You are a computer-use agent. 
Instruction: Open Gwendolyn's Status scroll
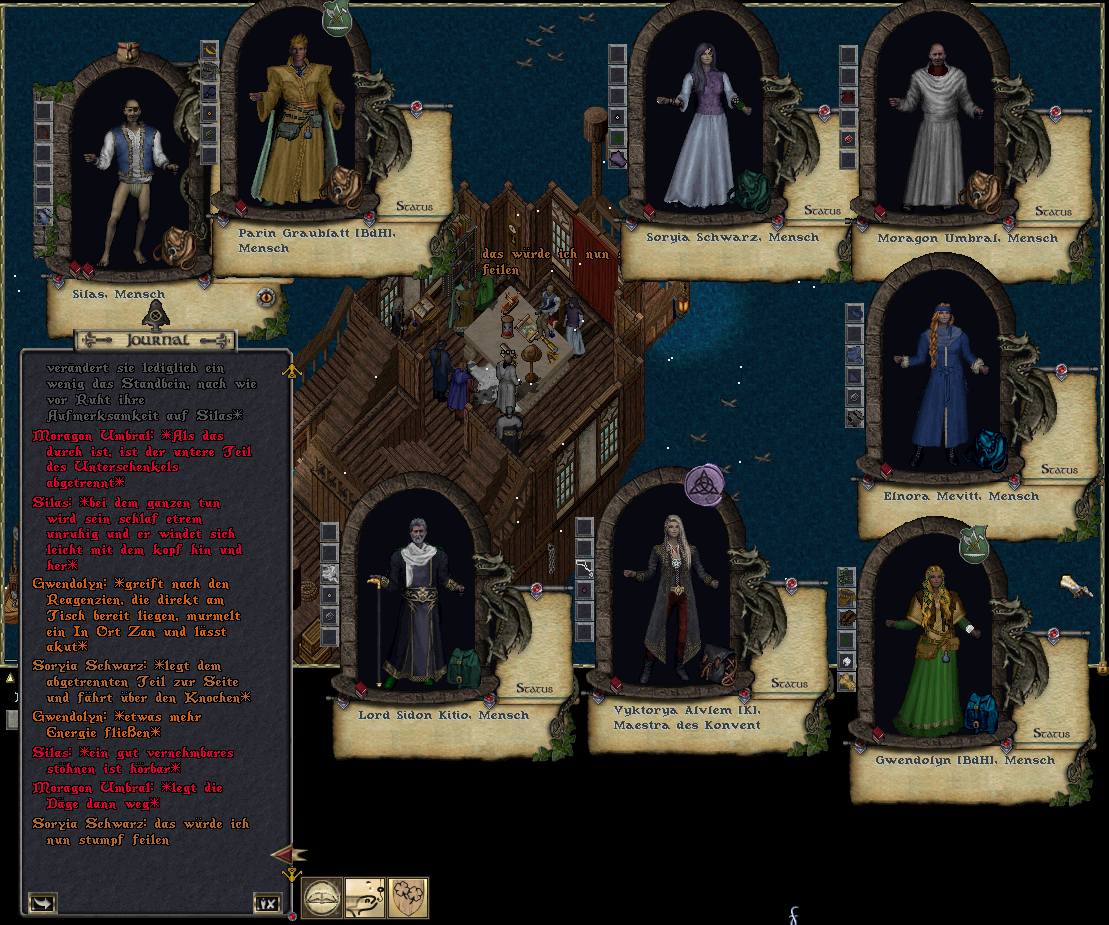coord(1051,734)
